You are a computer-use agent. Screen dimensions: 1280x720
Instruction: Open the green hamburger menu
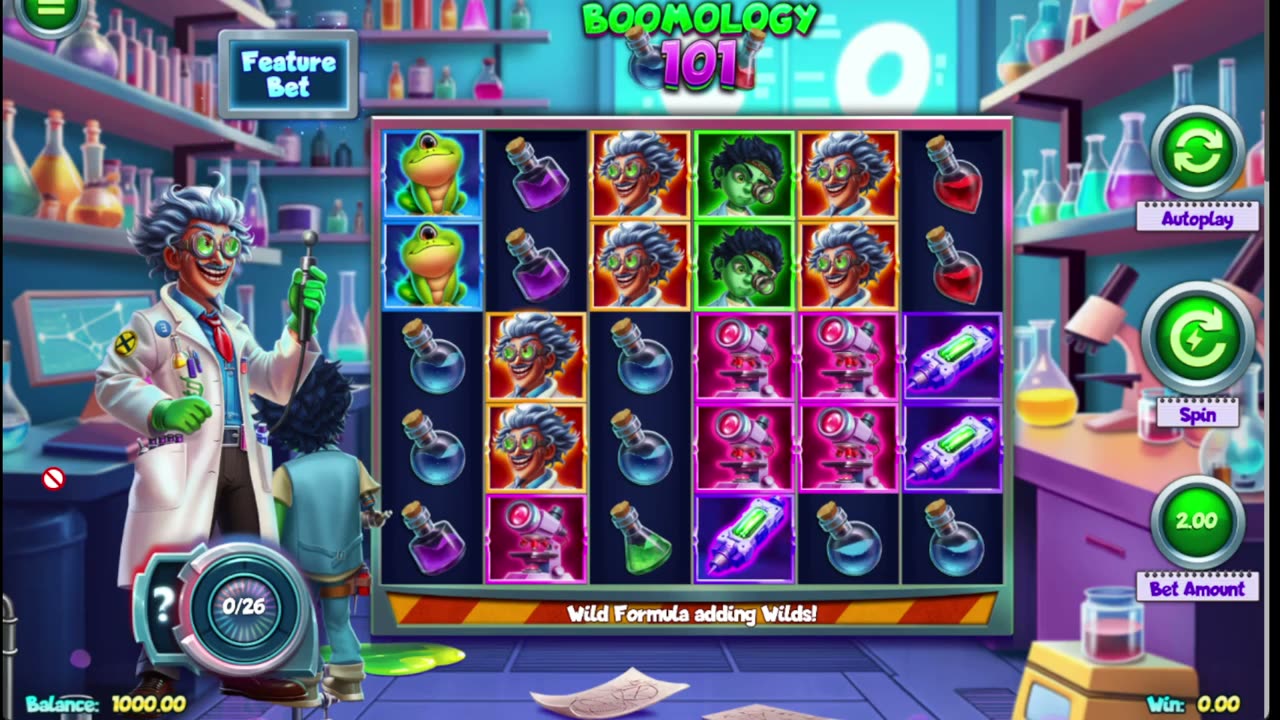(x=50, y=10)
